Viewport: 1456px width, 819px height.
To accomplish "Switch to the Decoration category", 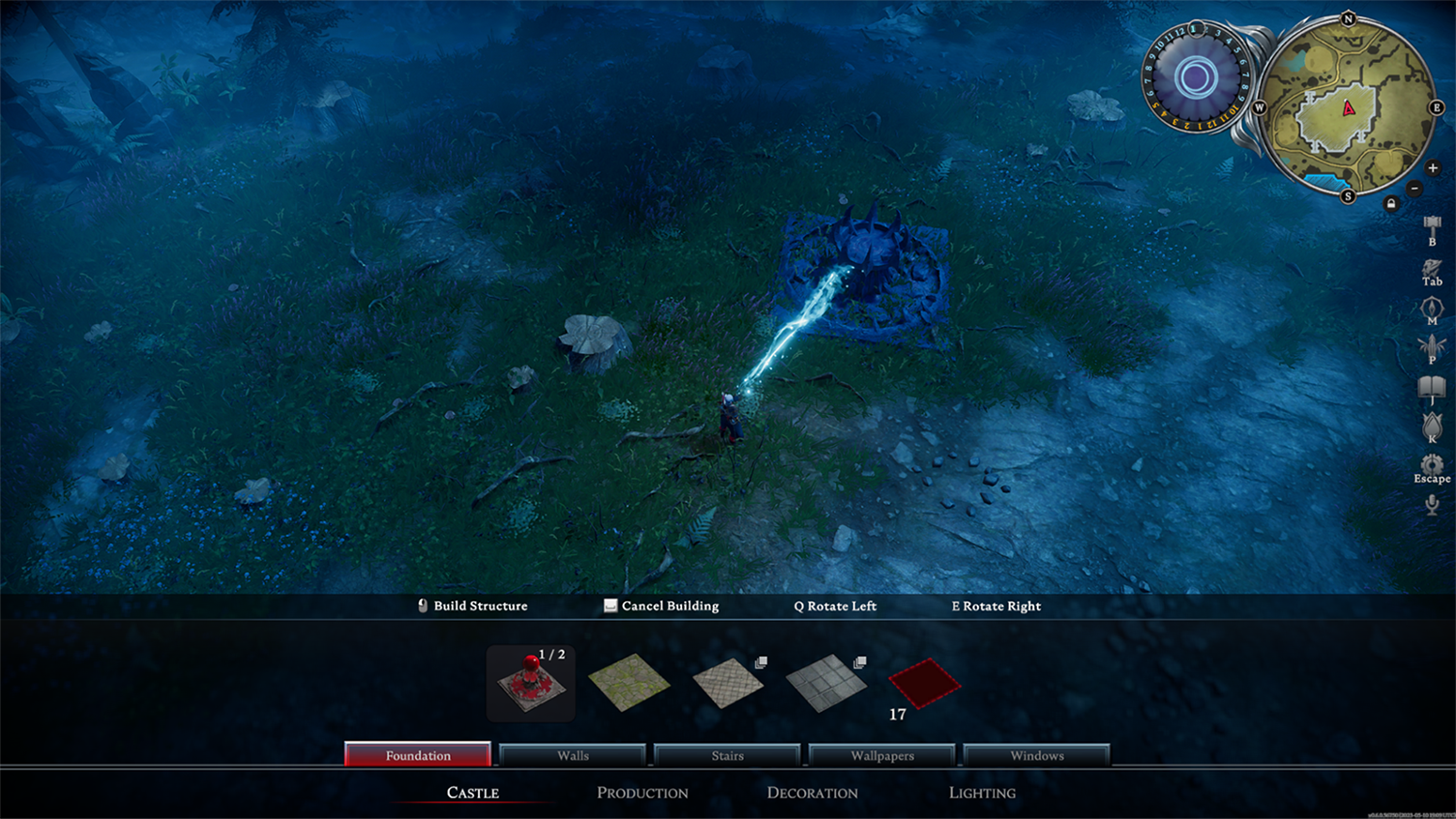I will (813, 793).
